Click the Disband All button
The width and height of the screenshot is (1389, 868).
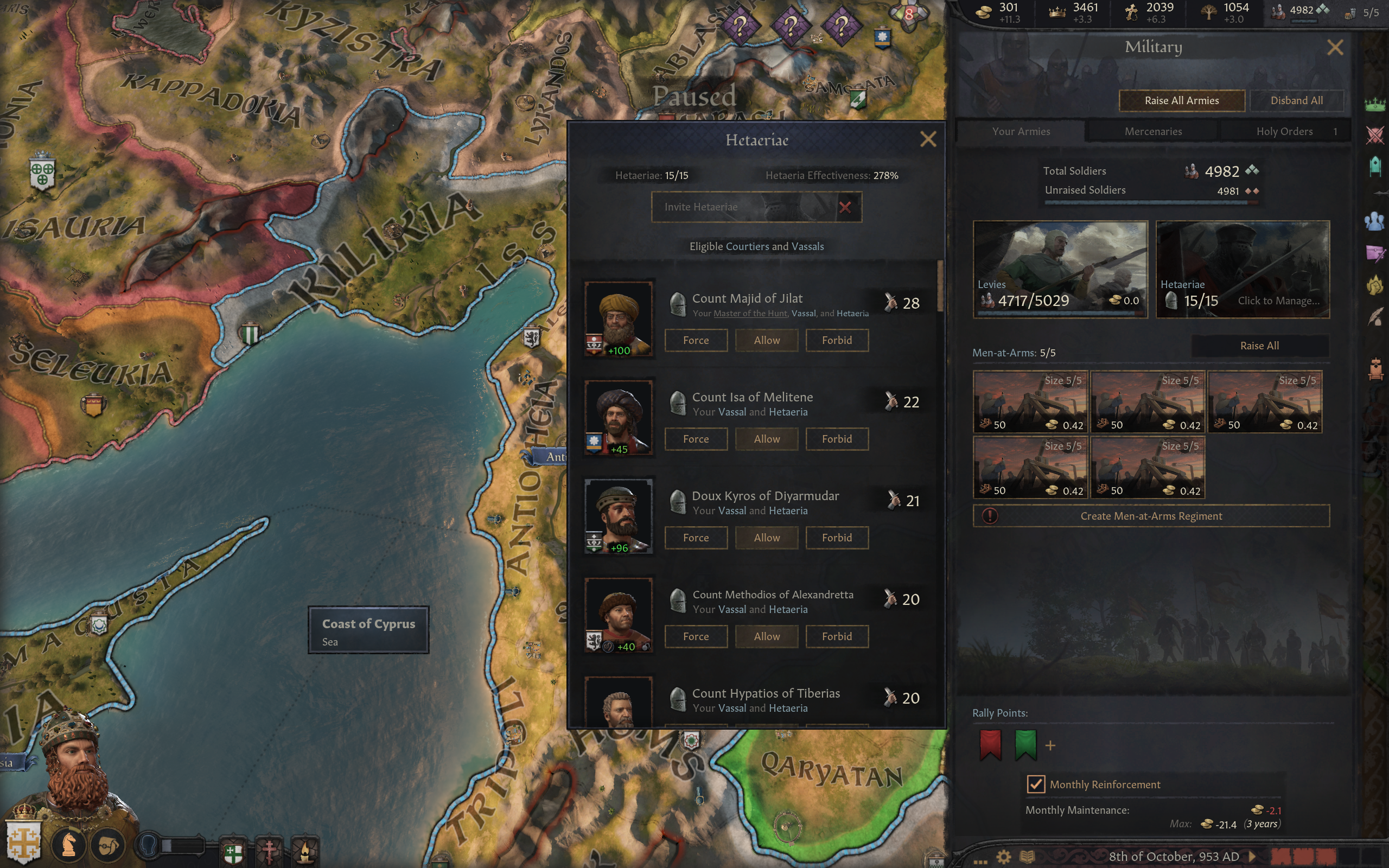(x=1296, y=100)
